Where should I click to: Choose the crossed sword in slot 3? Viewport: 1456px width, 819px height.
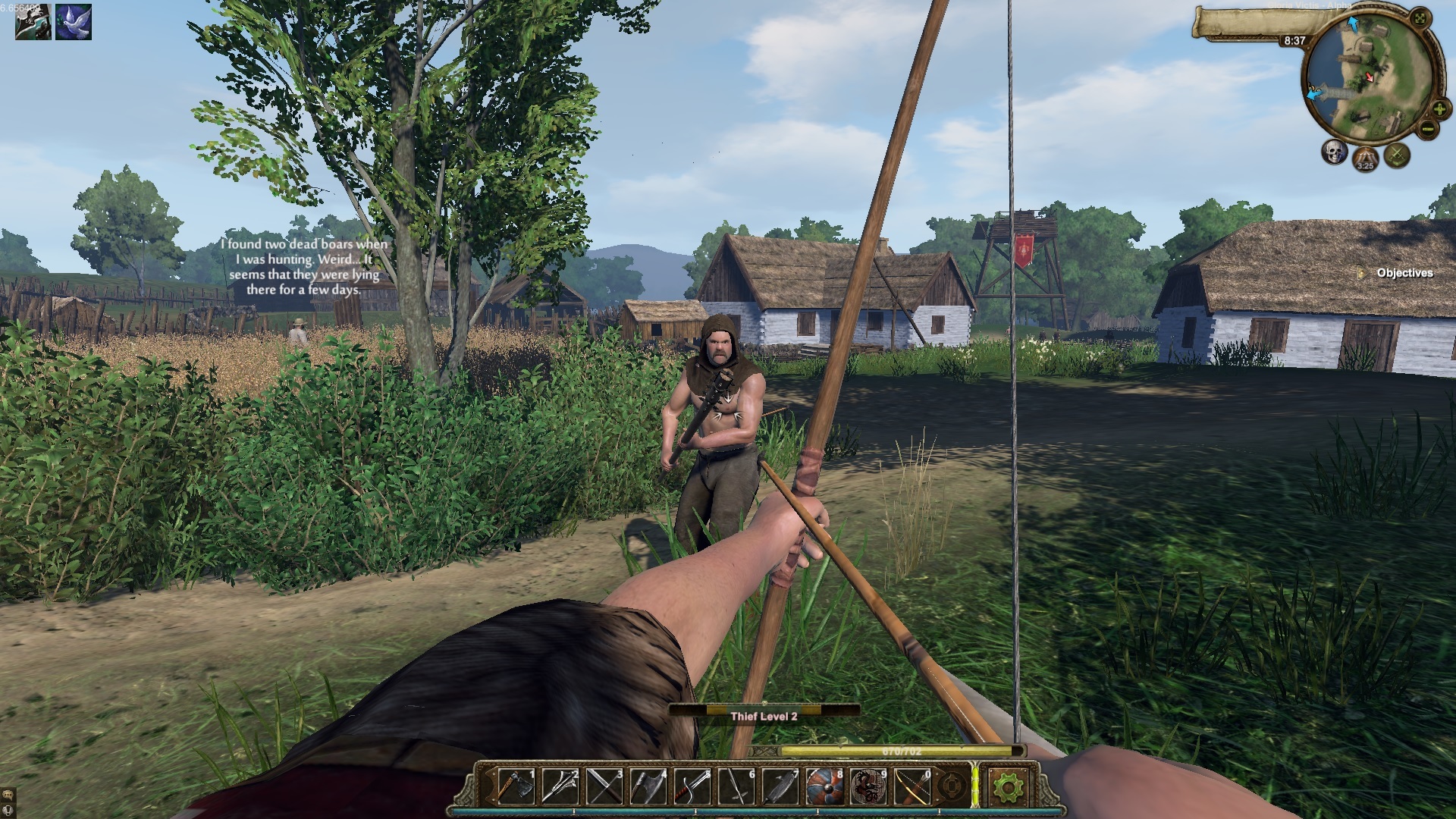[x=604, y=786]
